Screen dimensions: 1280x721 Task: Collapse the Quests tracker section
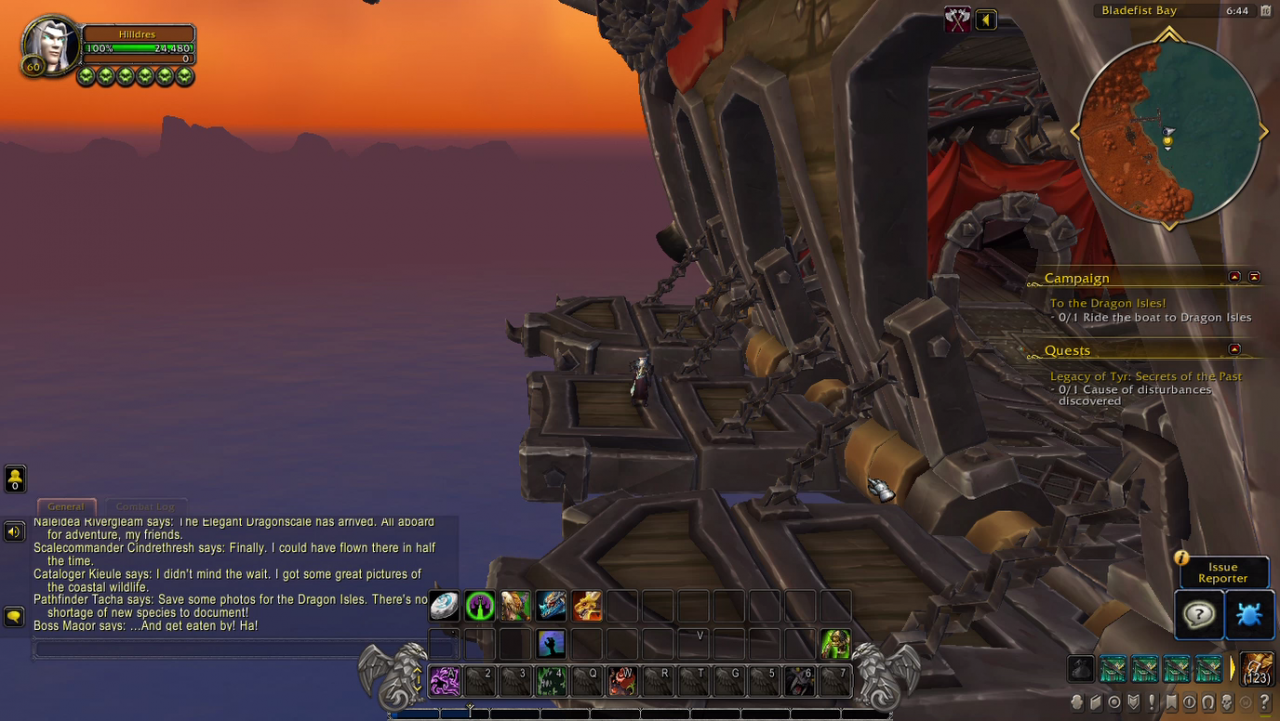click(1234, 349)
